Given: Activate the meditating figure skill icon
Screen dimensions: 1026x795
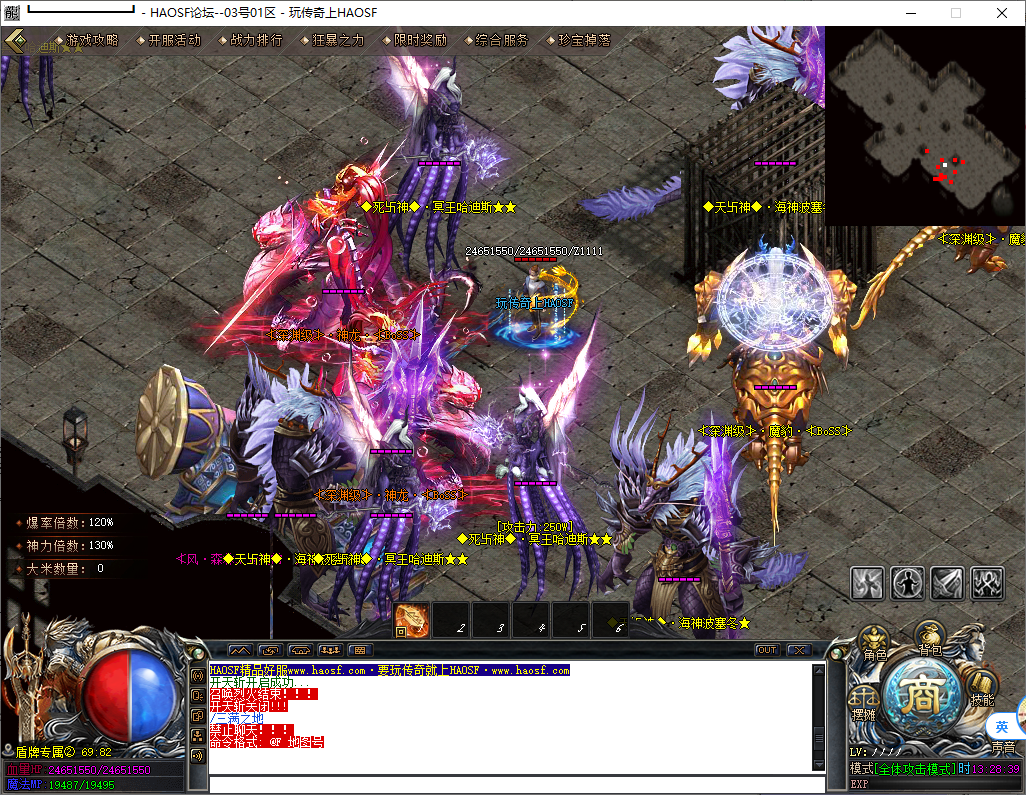Looking at the screenshot, I should pos(908,581).
